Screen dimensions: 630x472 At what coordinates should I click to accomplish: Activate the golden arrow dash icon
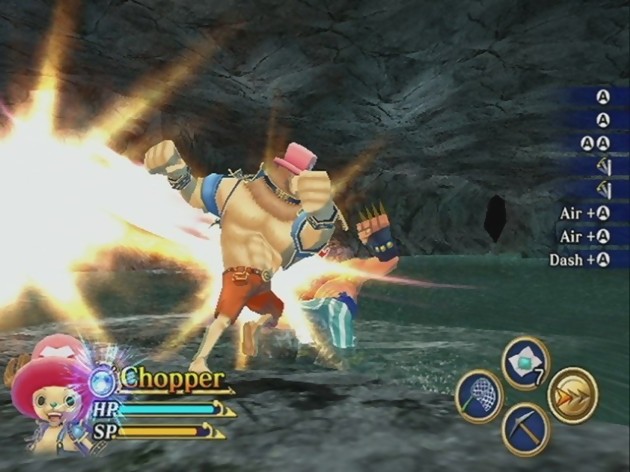click(573, 394)
